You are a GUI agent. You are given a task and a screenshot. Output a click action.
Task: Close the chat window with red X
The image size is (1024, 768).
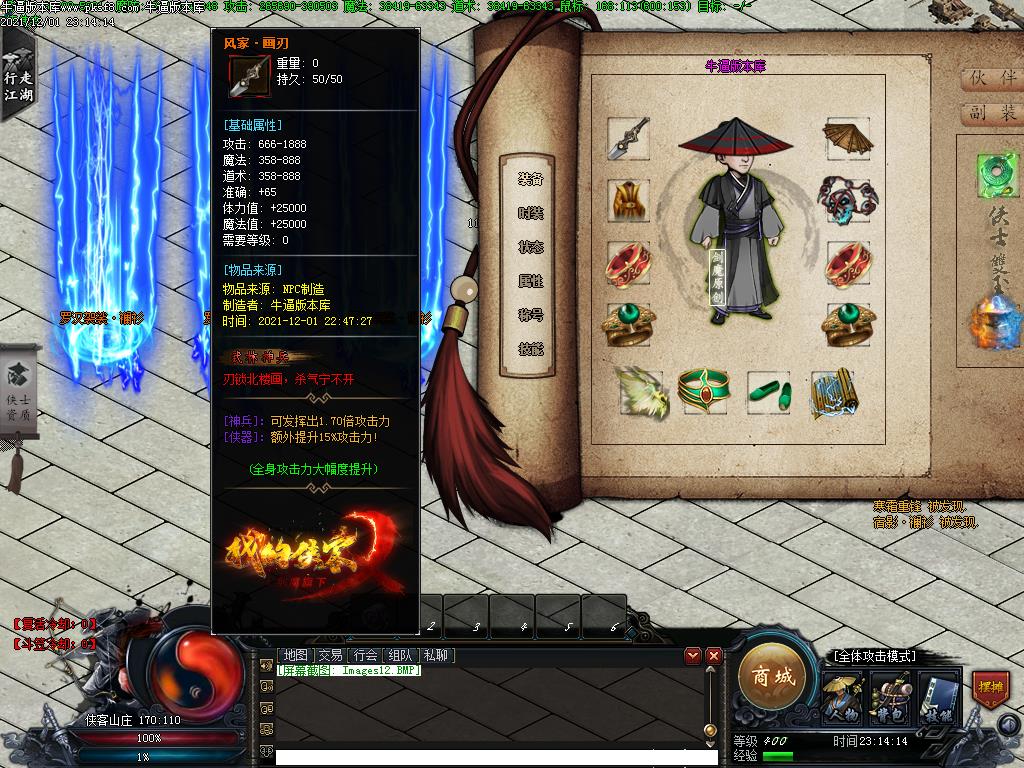point(714,656)
